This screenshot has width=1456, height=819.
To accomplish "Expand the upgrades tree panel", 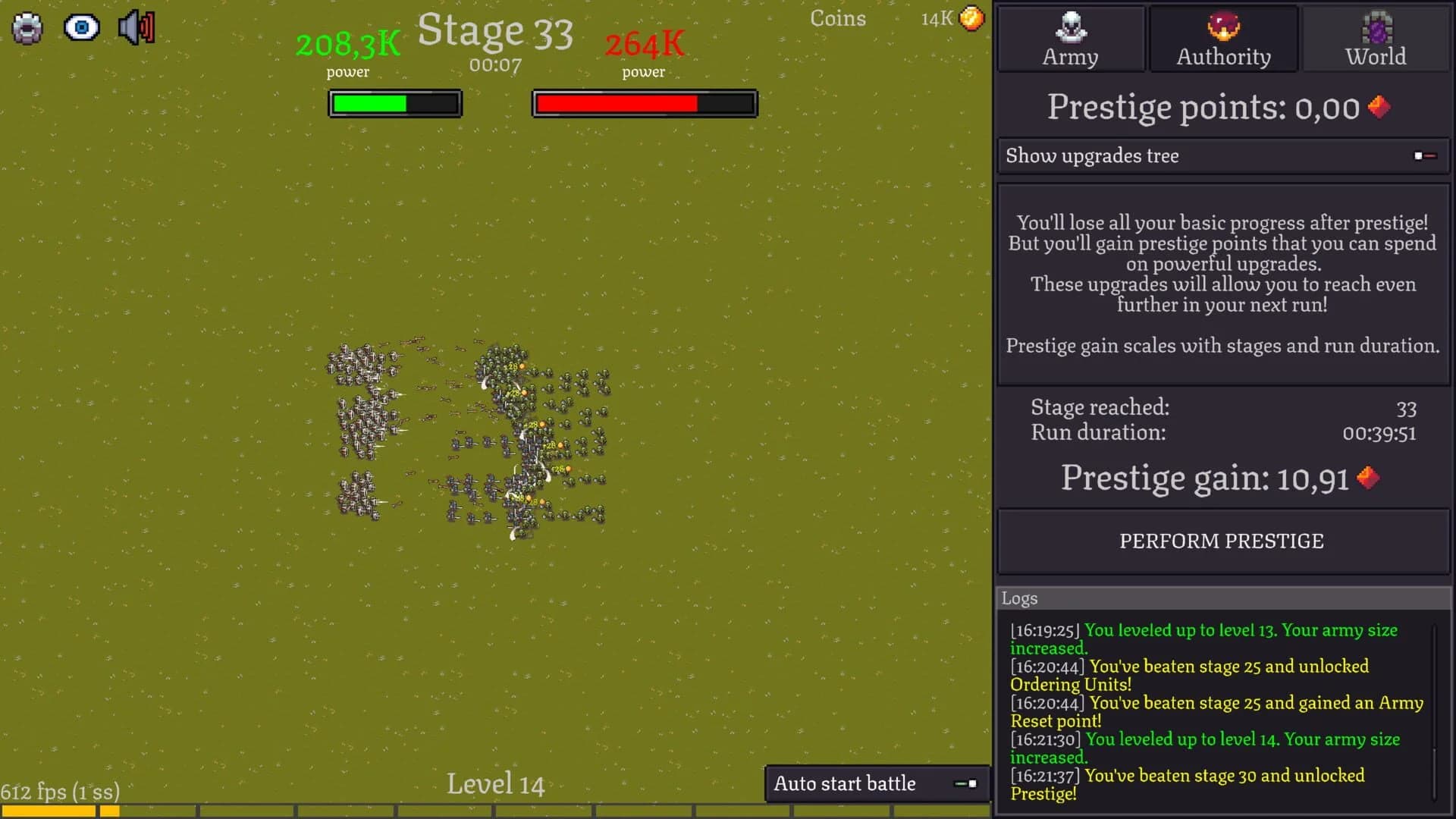I will point(1092,155).
